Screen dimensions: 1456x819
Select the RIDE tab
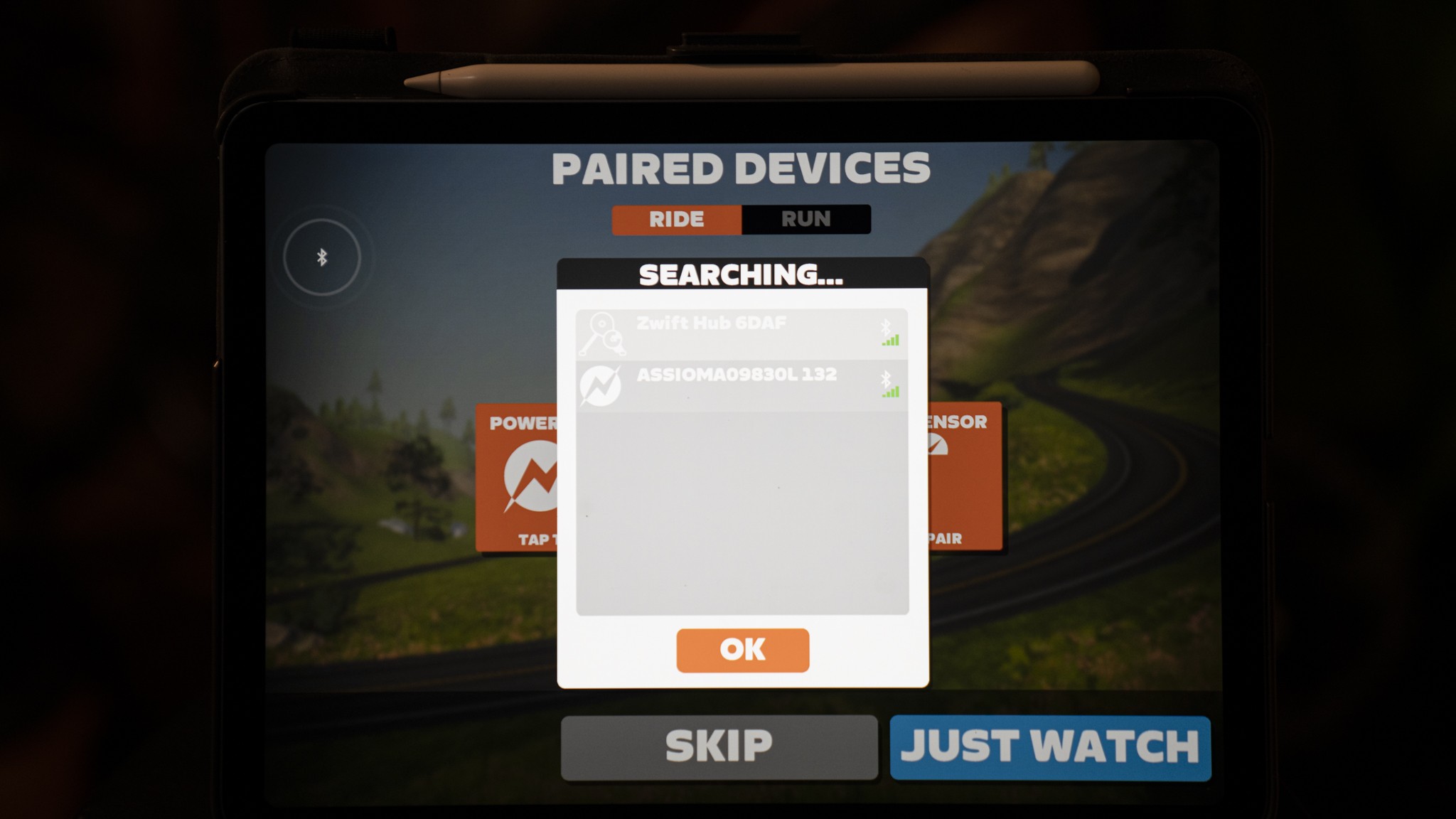676,219
